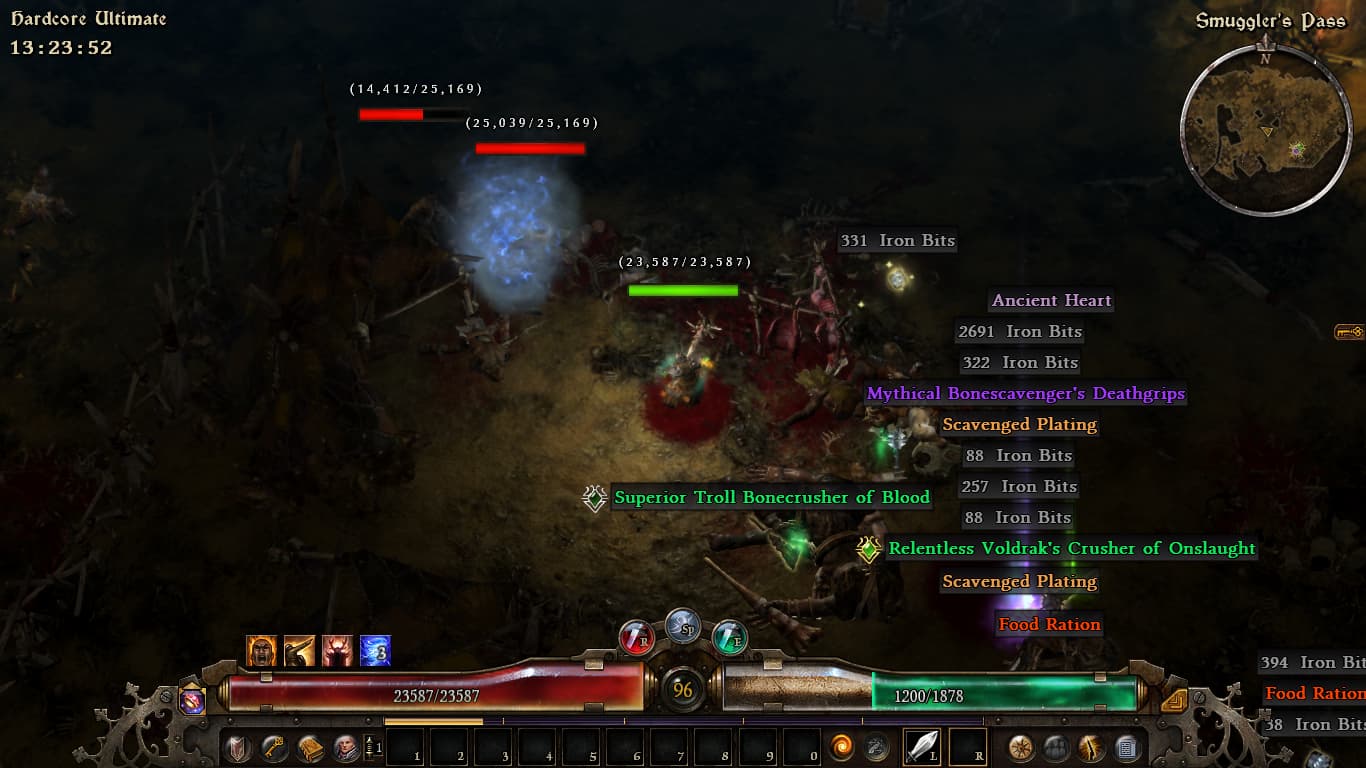The width and height of the screenshot is (1366, 768).
Task: Click the bald man portrait button
Action: (345, 748)
